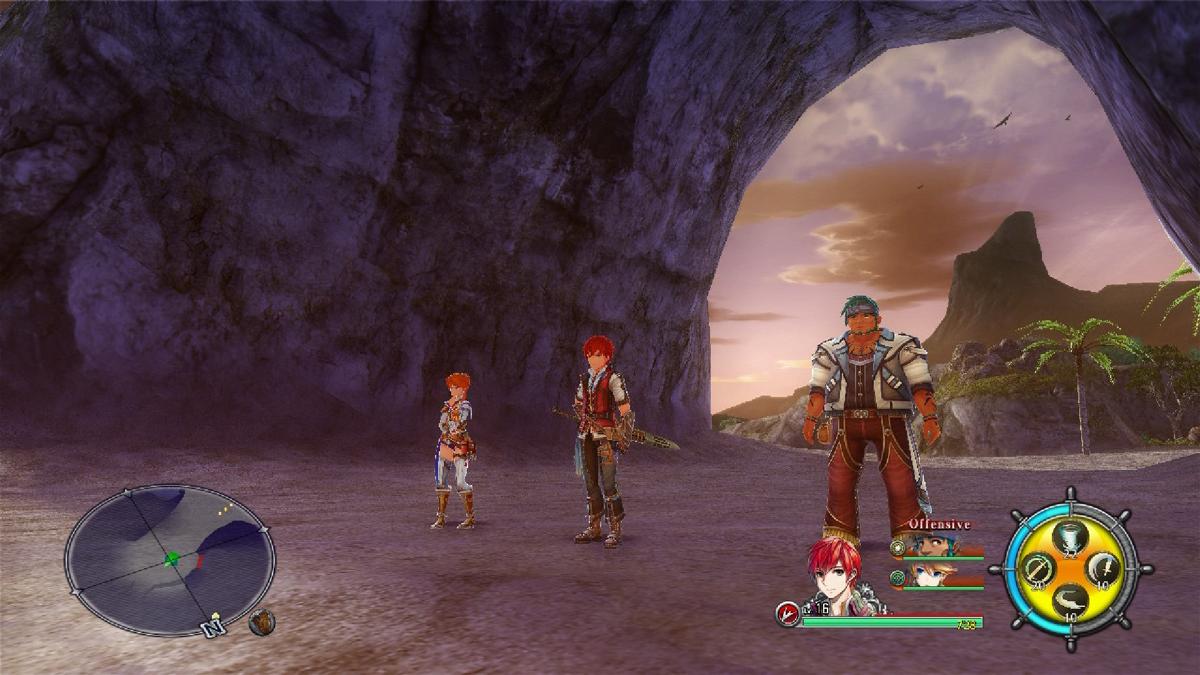
Task: Click the brown globe icon beside the minimap
Action: 262,622
